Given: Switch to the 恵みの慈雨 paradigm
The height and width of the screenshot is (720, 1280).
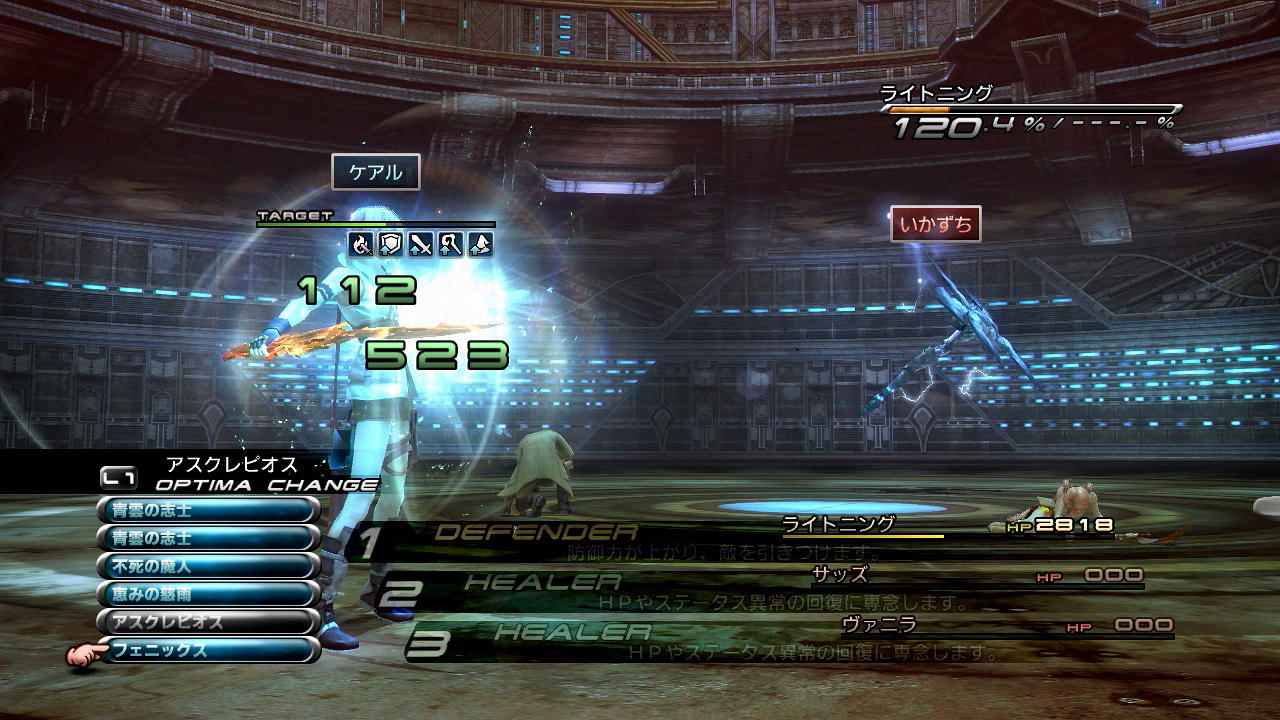Looking at the screenshot, I should pos(208,594).
